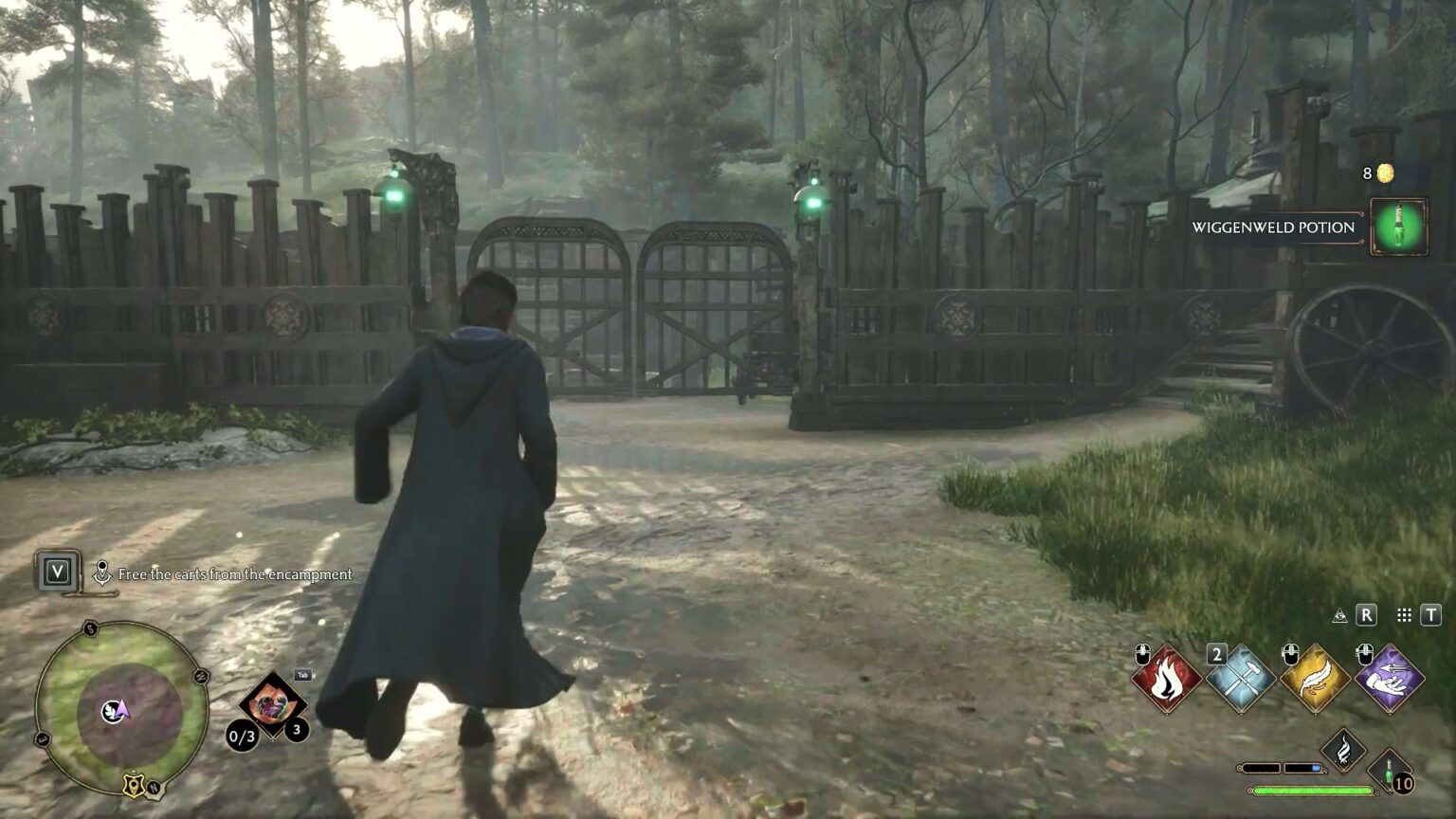Image resolution: width=1456 pixels, height=819 pixels.
Task: Click the ancient magic flame diamond icon
Action: coord(1343,749)
